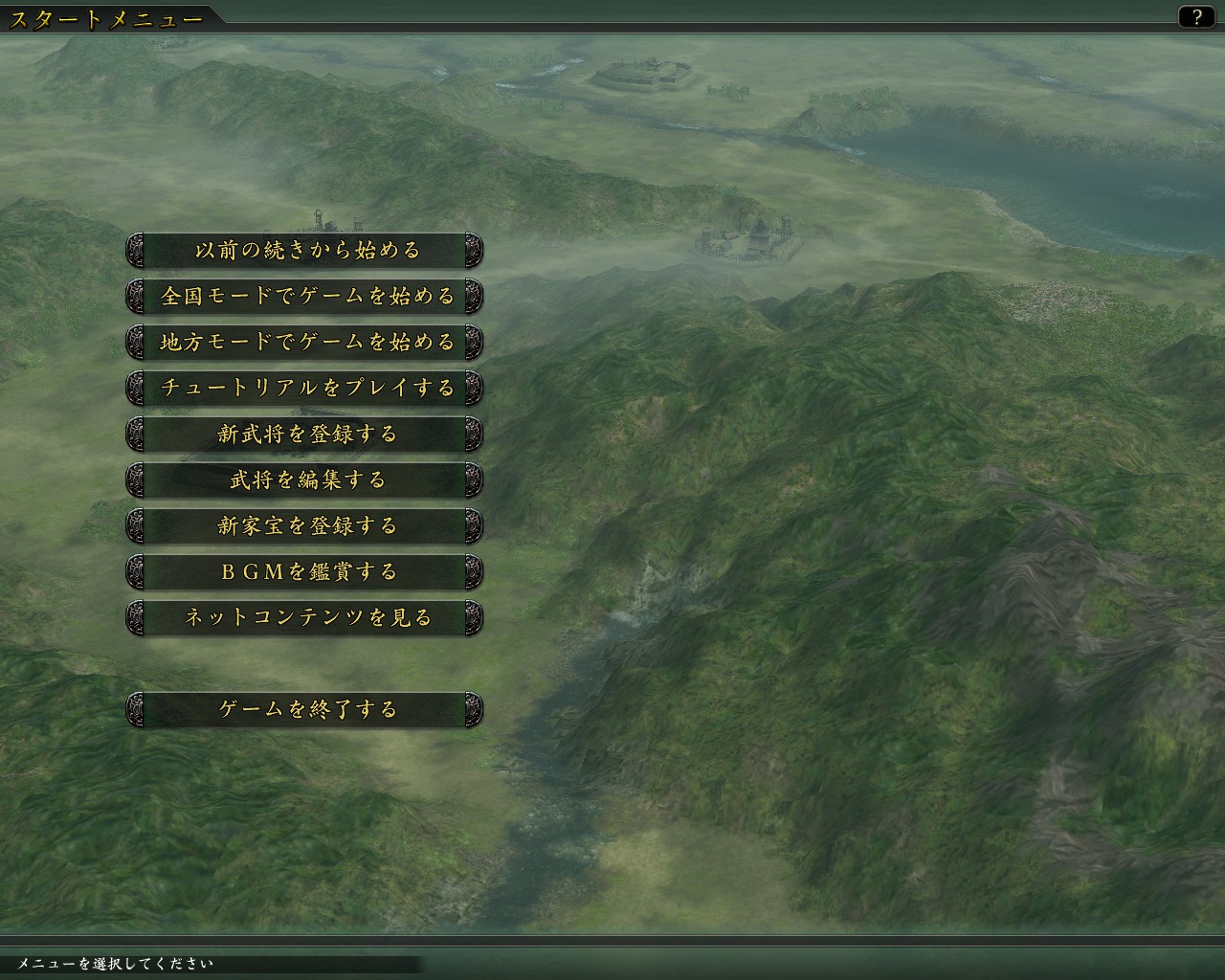
Task: Start game with 全国モードでゲームを始める
Action: click(x=304, y=297)
